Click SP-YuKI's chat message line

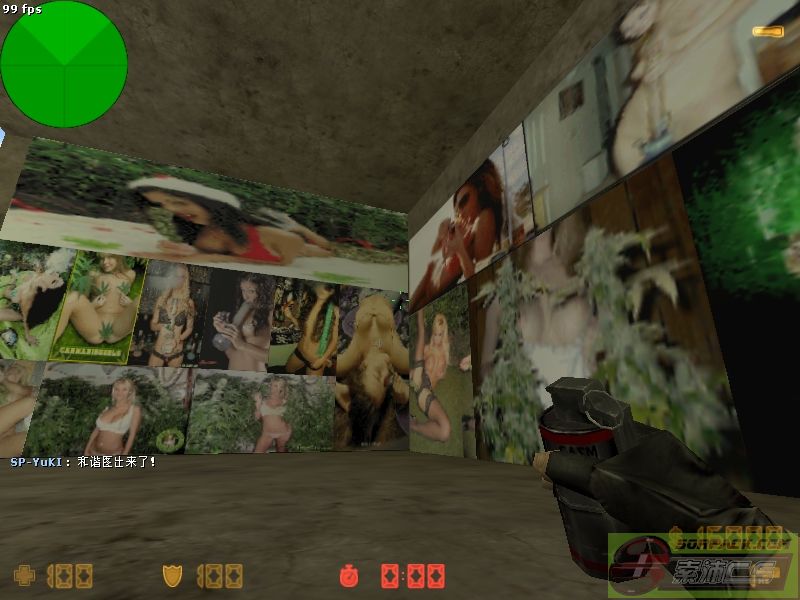[x=83, y=462]
